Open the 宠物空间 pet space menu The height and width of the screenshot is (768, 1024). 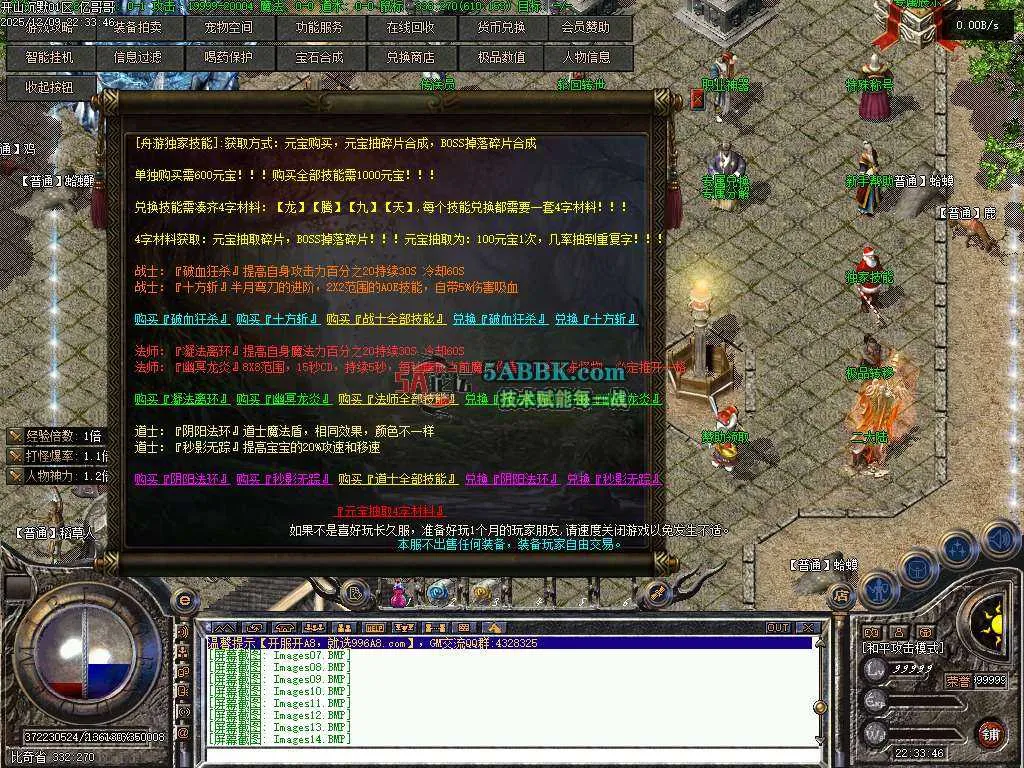pos(228,28)
